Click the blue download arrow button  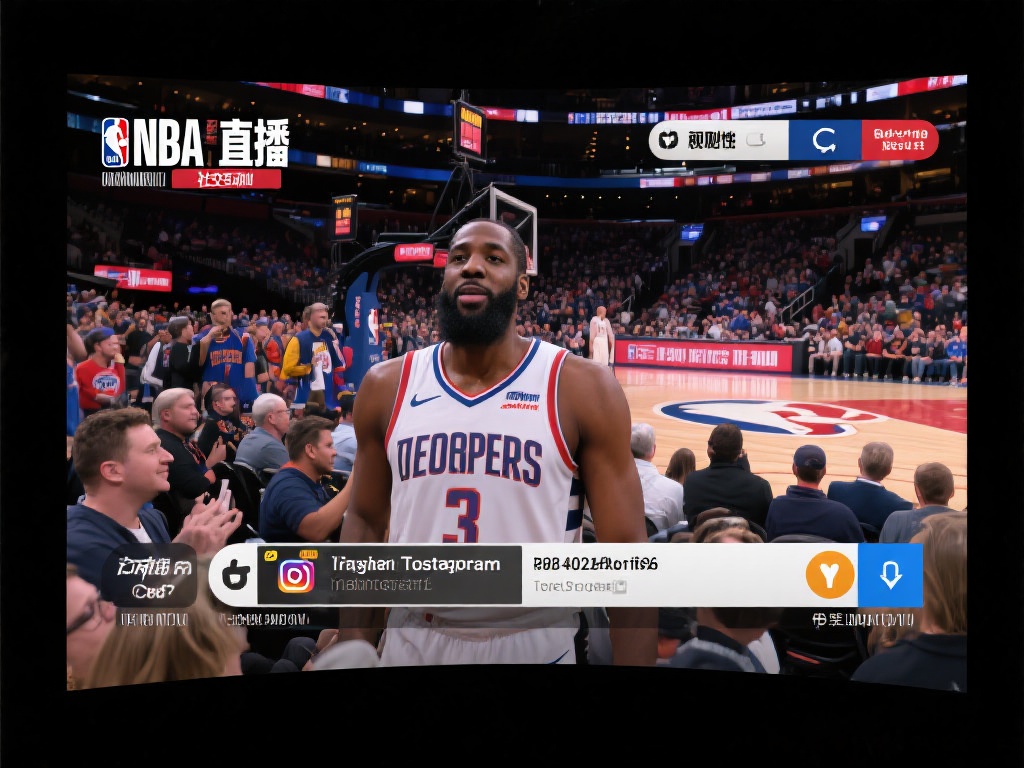(890, 575)
